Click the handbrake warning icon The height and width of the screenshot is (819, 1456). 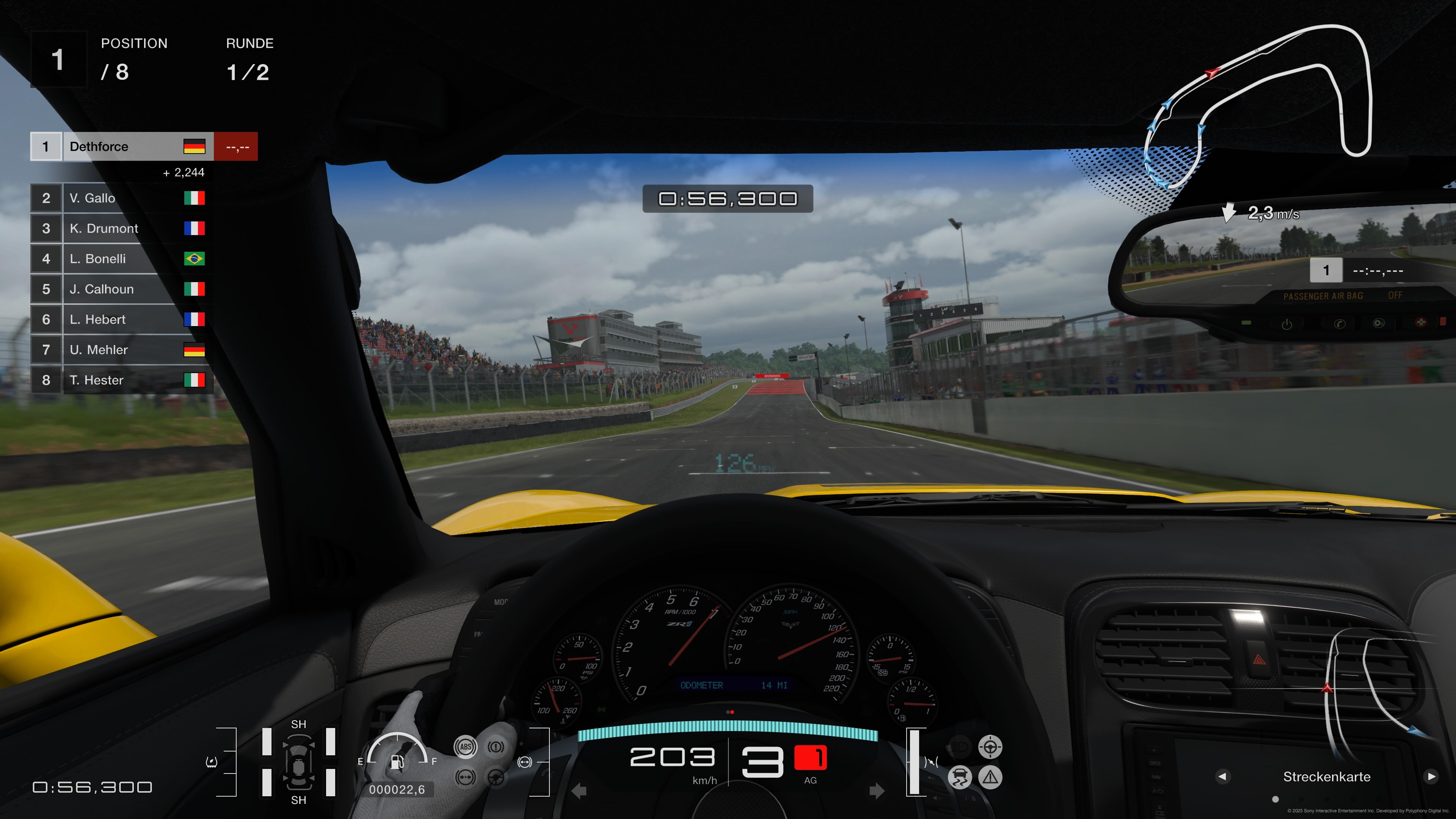[496, 747]
